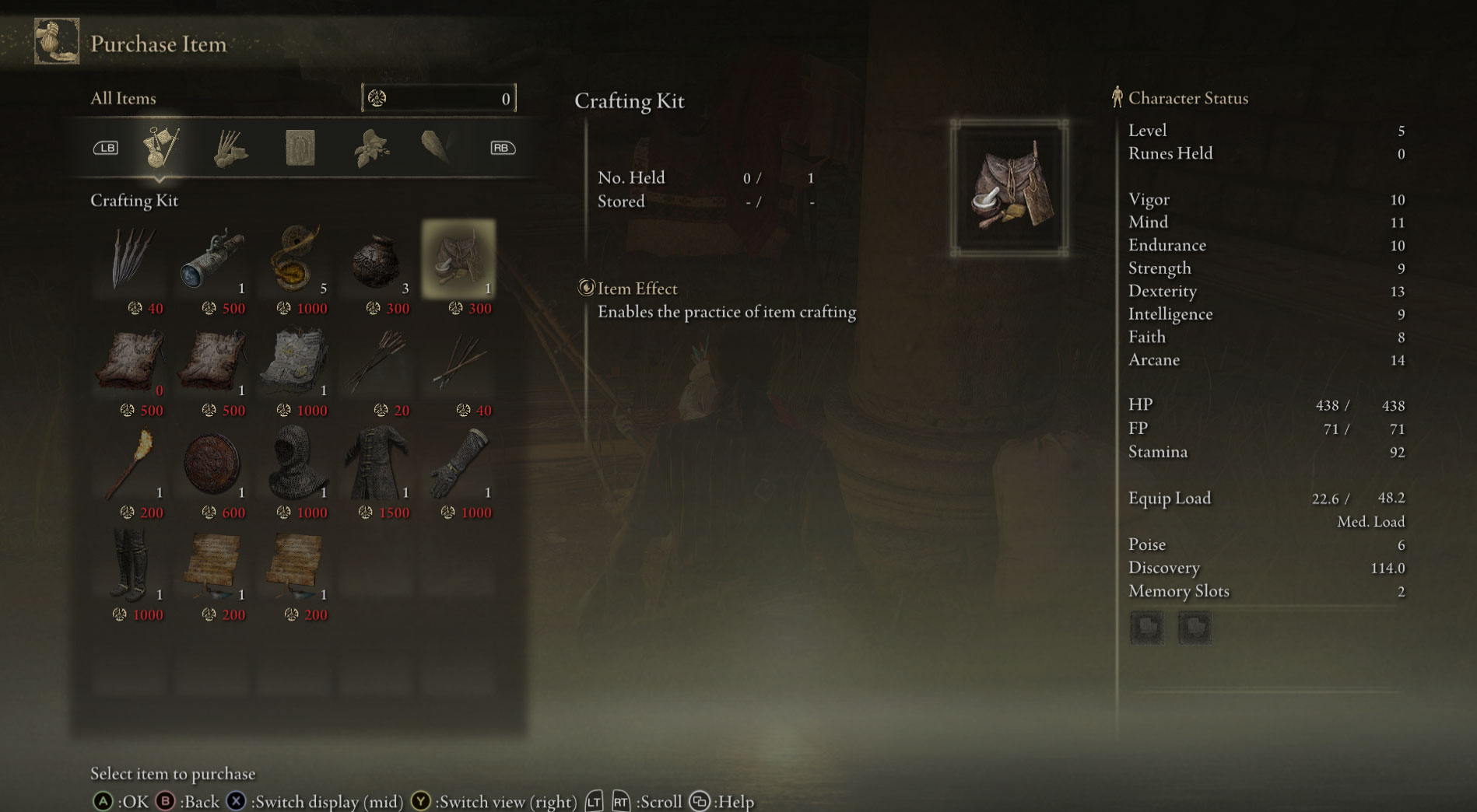Pick the chain gauntlets
This screenshot has height=812, width=1477.
coord(458,464)
